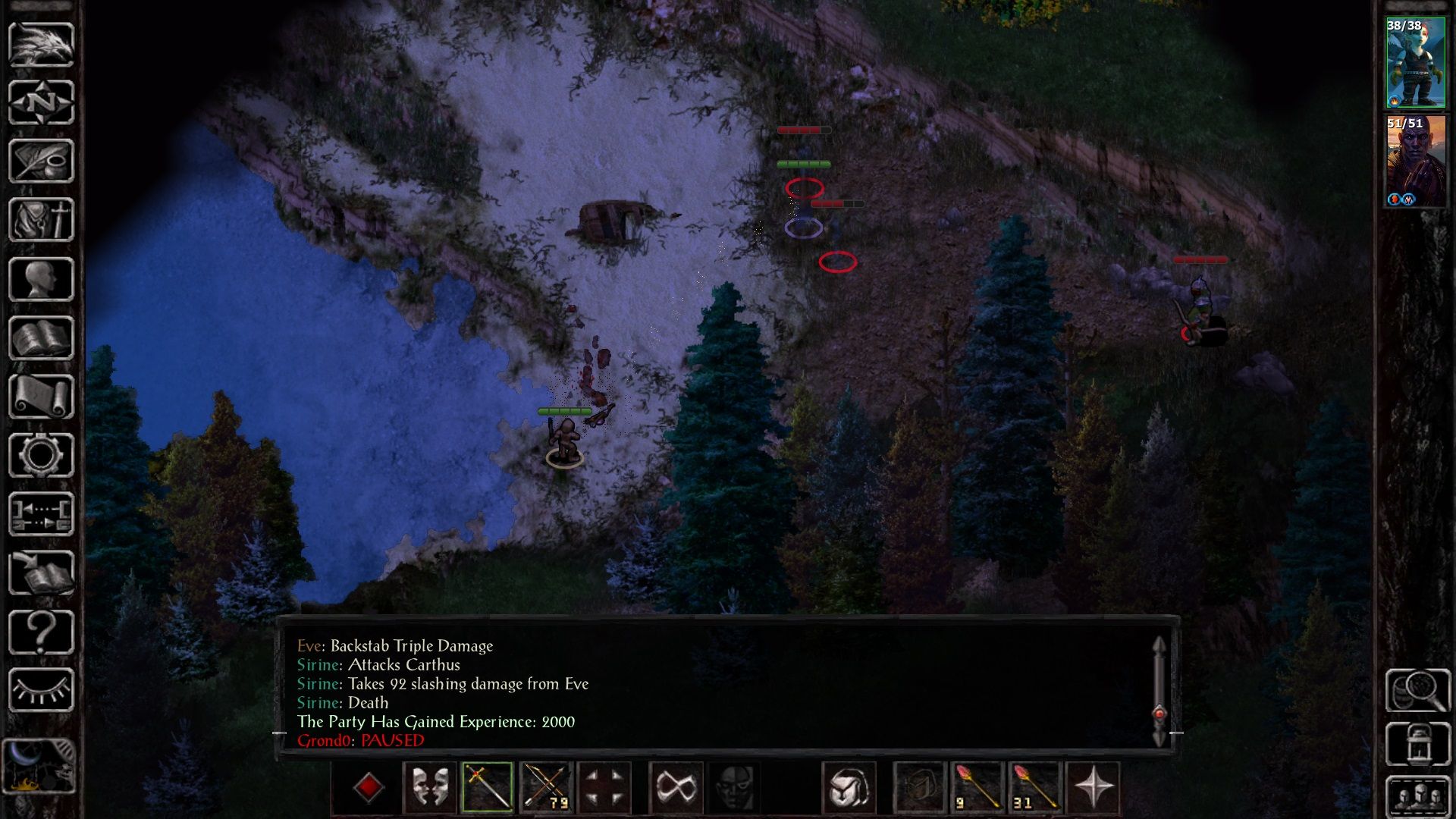
Task: Select the green-skinned character portrait
Action: pos(1415,62)
